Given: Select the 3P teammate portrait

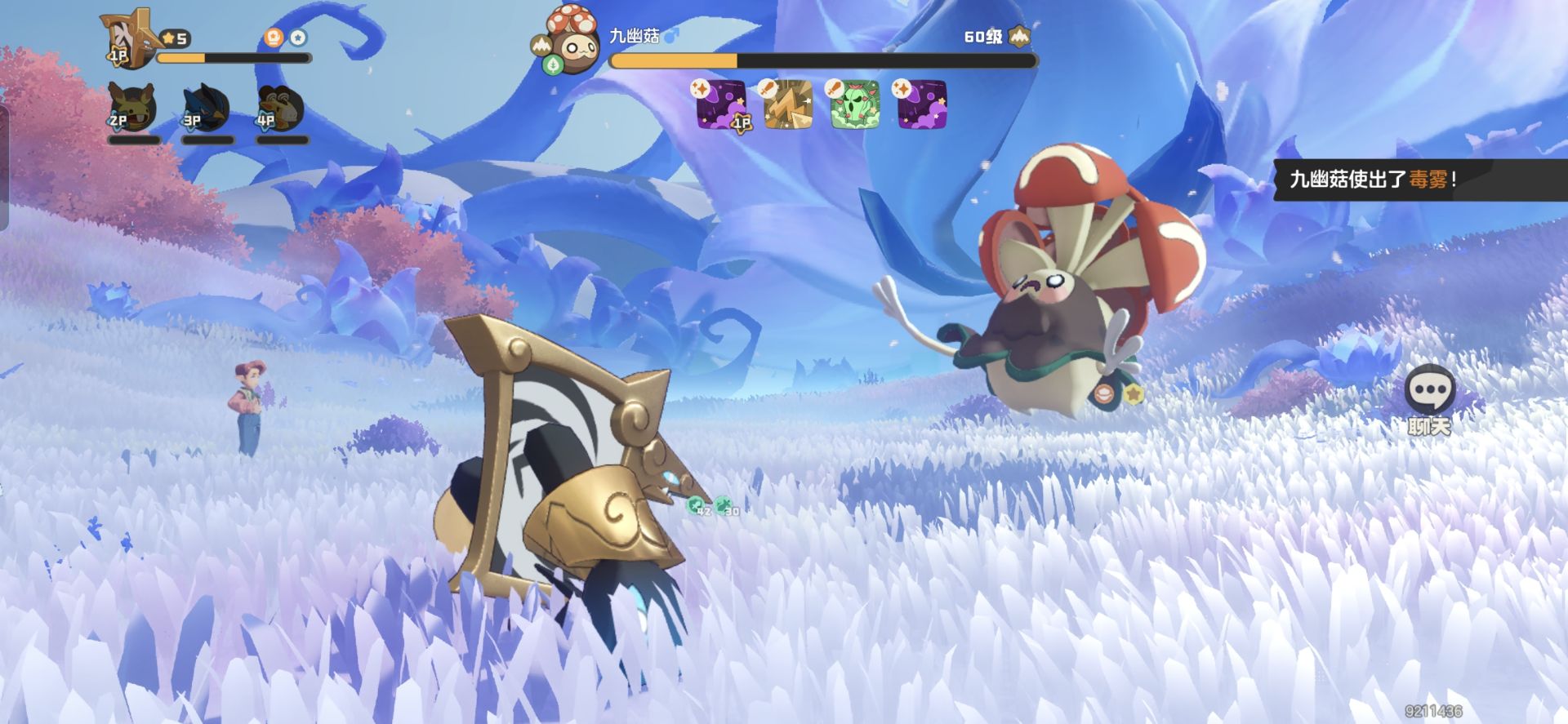Looking at the screenshot, I should [x=206, y=108].
